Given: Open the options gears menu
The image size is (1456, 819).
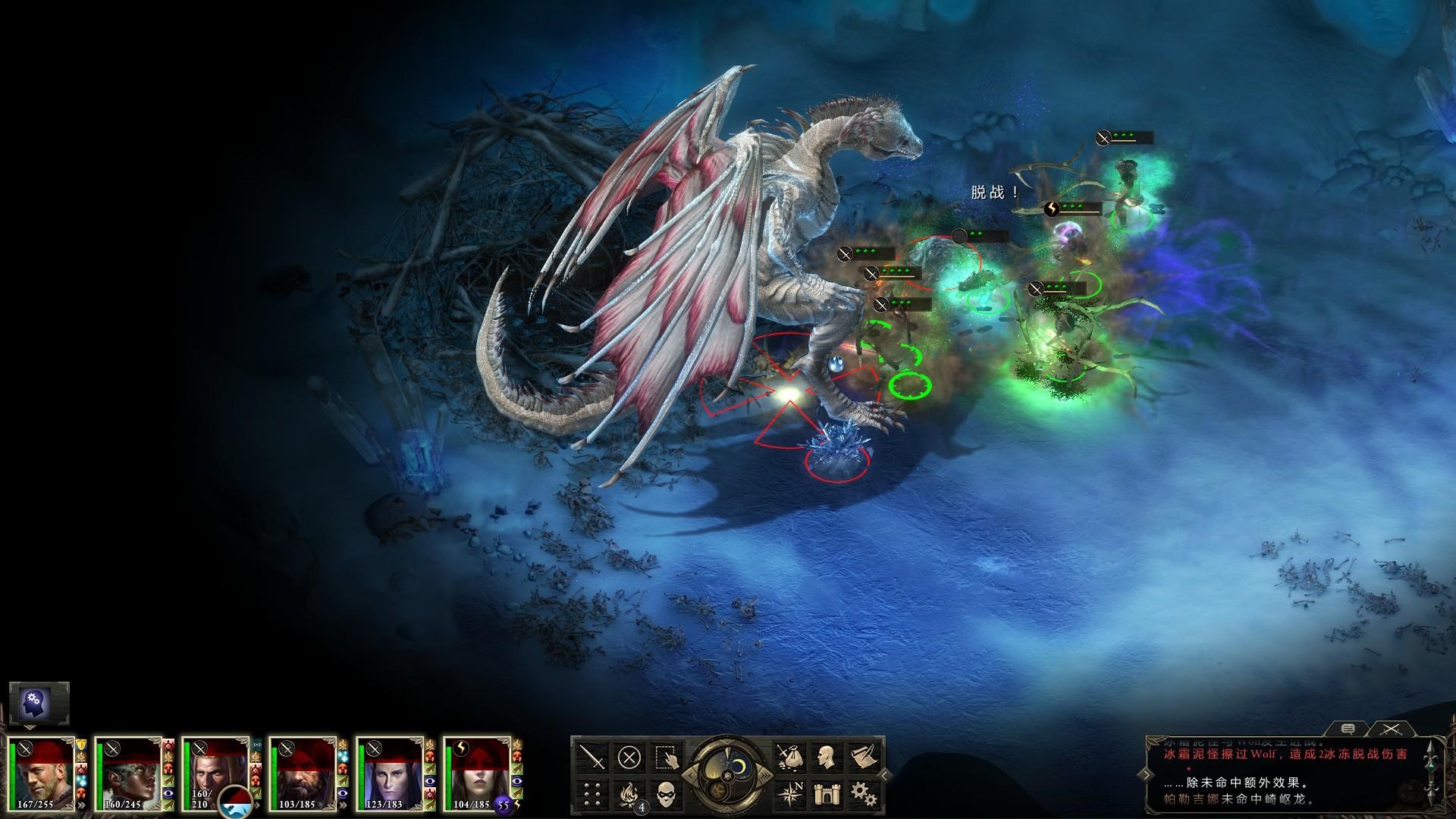Looking at the screenshot, I should (861, 793).
